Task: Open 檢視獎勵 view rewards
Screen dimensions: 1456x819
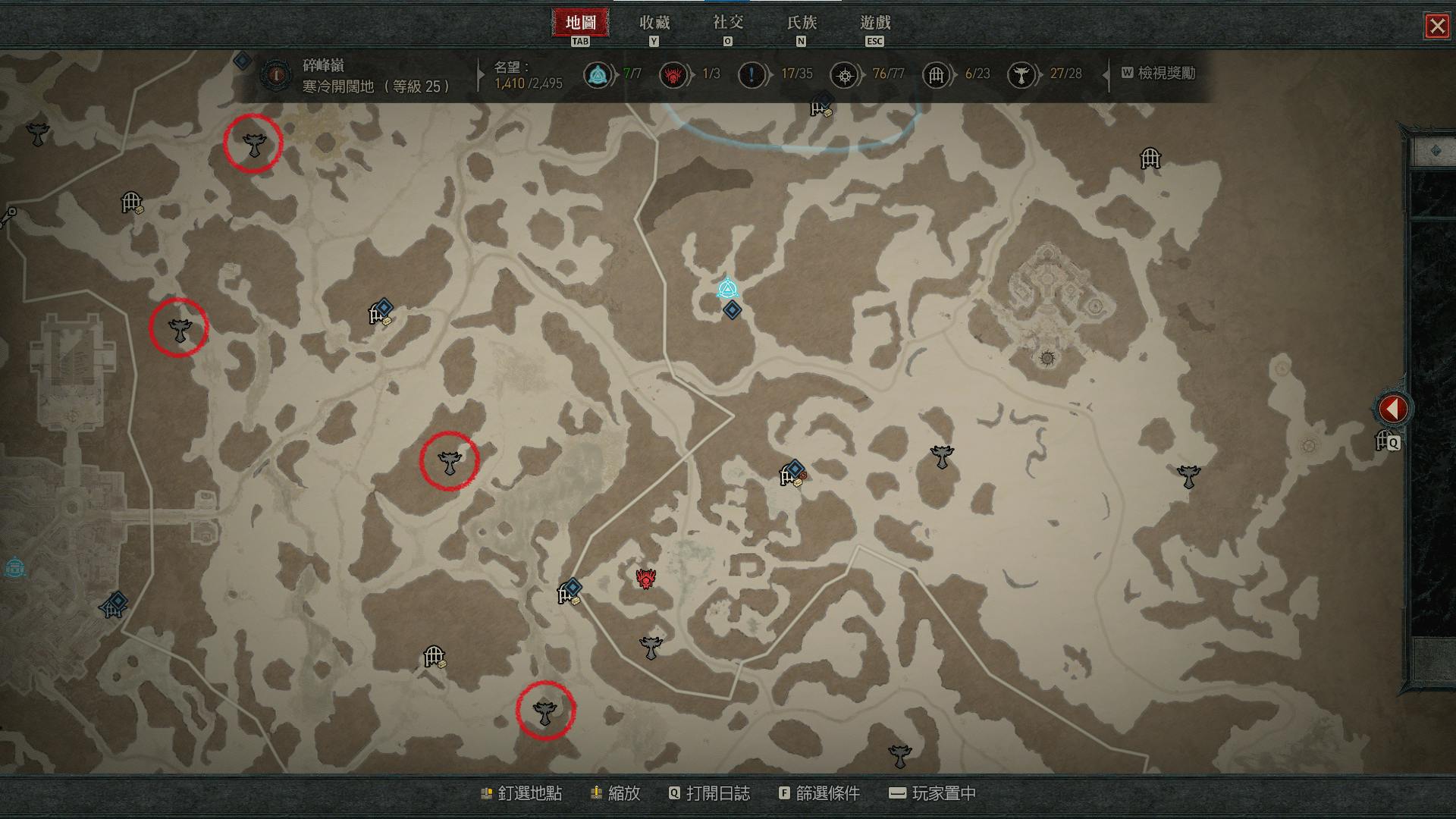Action: (1158, 74)
